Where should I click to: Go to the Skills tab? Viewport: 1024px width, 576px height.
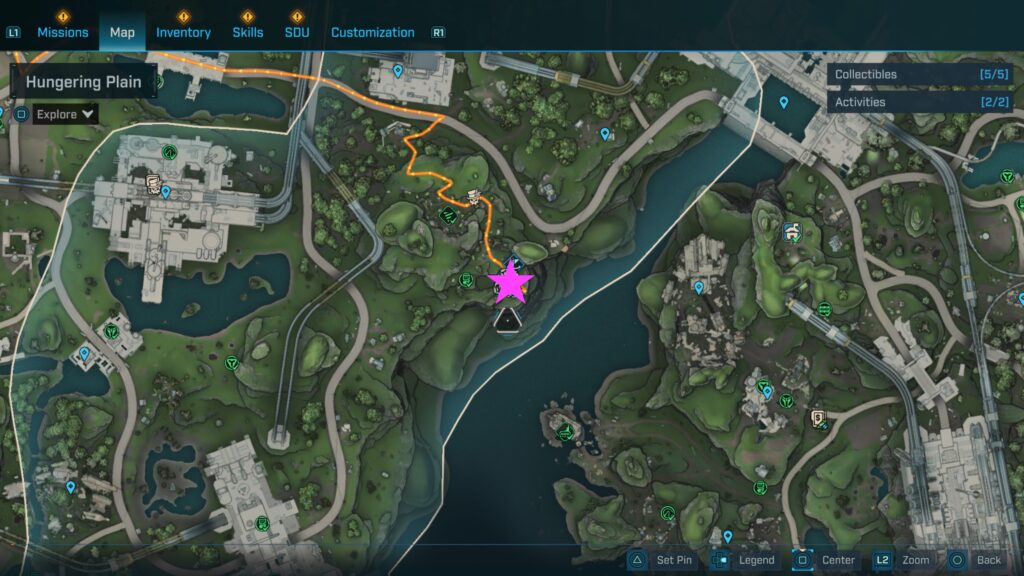[248, 32]
